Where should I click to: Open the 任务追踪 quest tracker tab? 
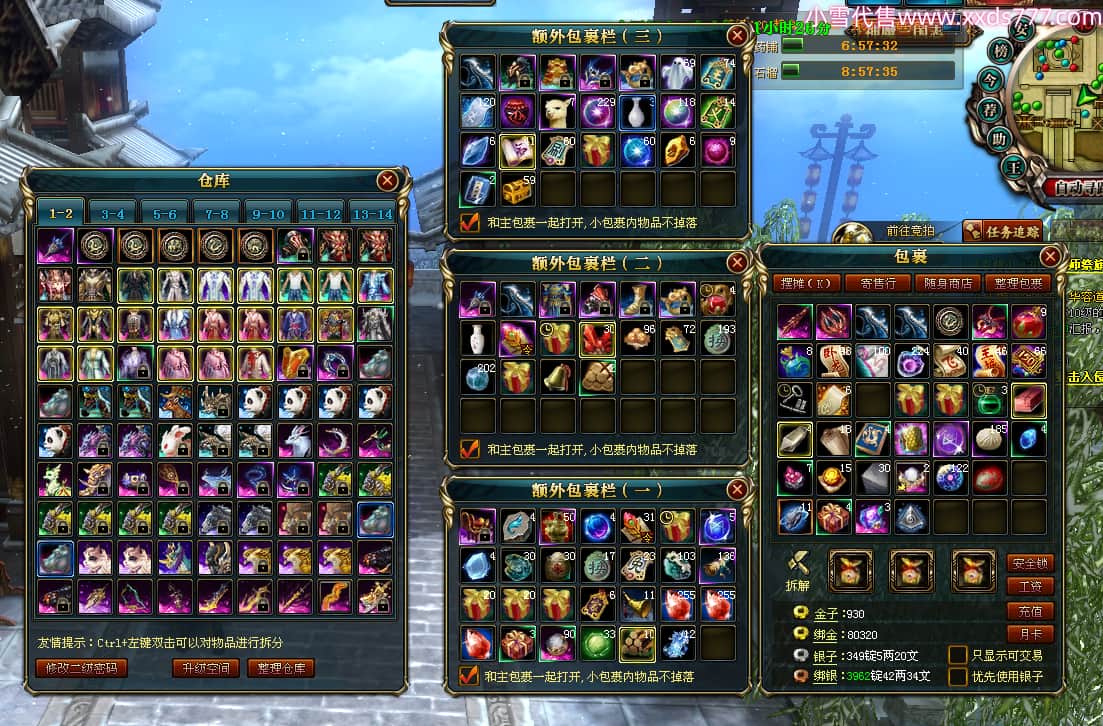click(1002, 231)
